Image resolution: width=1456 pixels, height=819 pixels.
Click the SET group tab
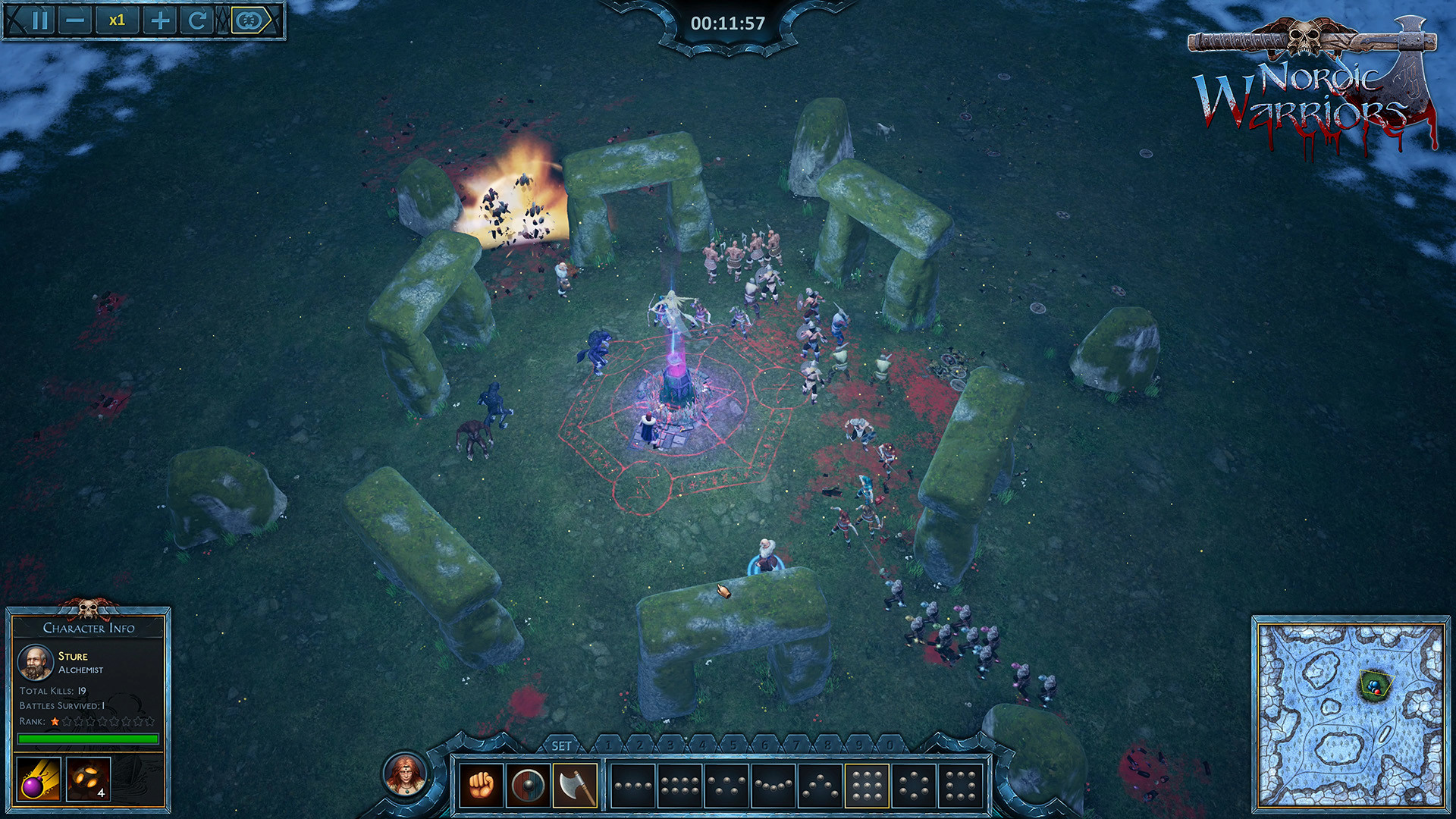click(x=561, y=745)
